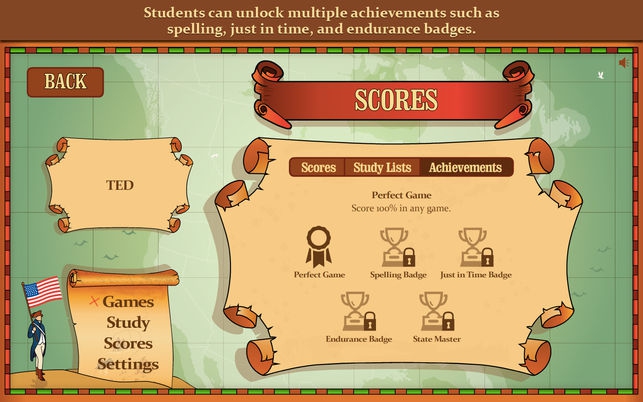This screenshot has width=643, height=402.
Task: Switch to the Scores tab
Action: pos(318,167)
